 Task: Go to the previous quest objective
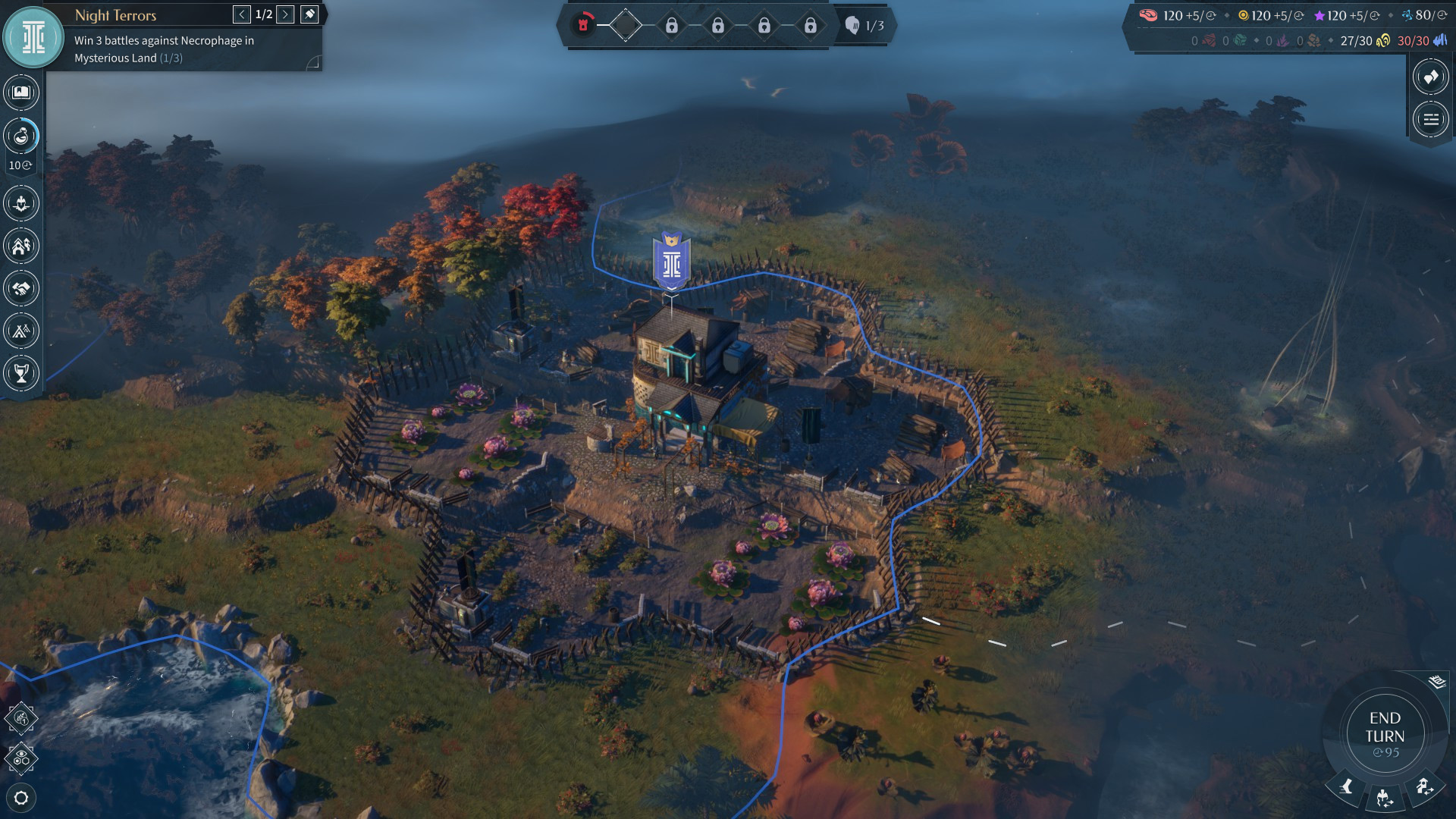[x=242, y=14]
